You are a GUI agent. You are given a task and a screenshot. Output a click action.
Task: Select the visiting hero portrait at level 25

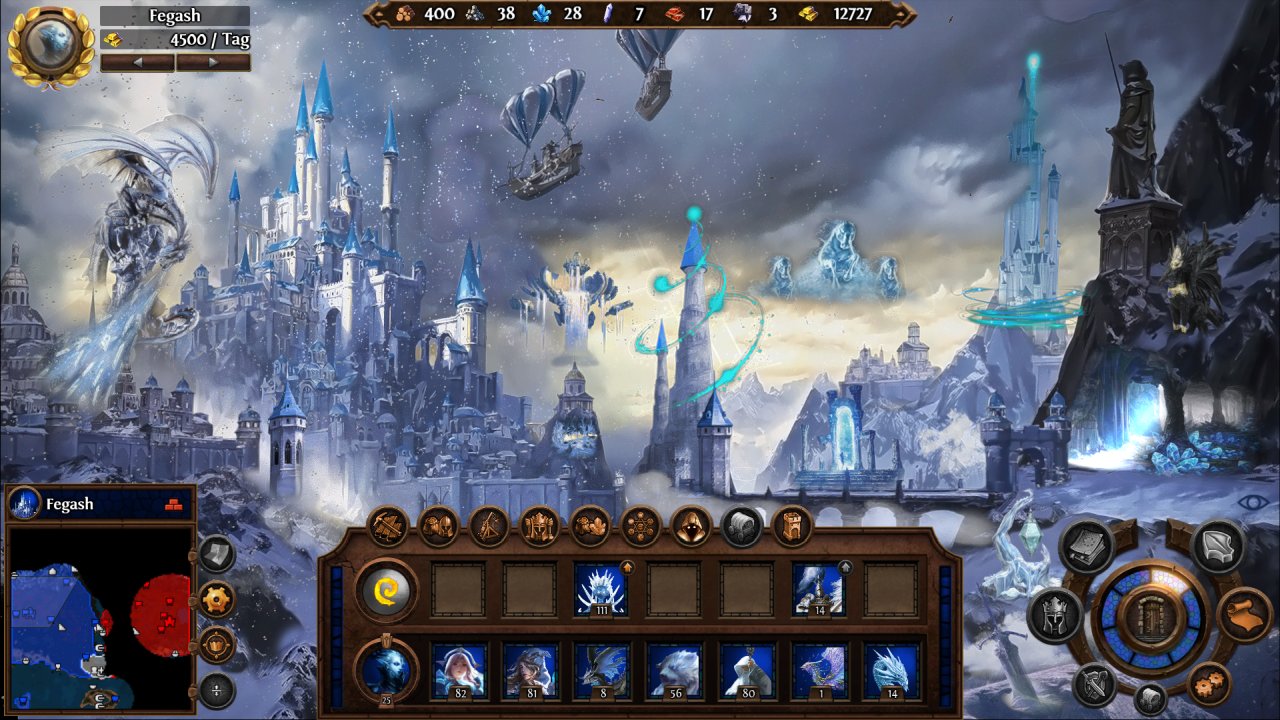click(x=386, y=669)
